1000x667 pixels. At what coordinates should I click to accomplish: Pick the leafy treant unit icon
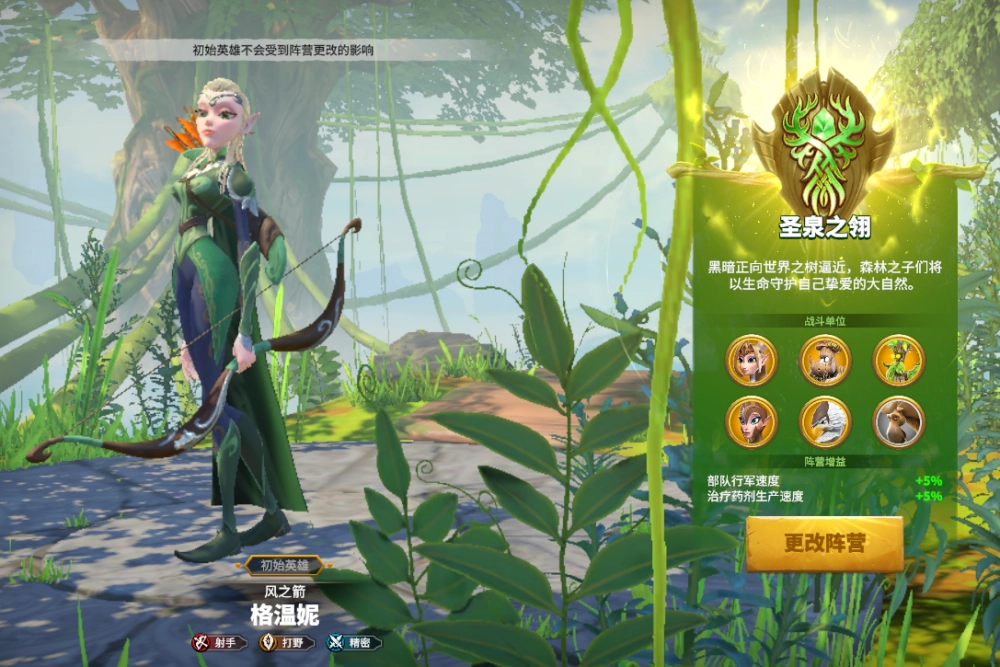[x=898, y=360]
